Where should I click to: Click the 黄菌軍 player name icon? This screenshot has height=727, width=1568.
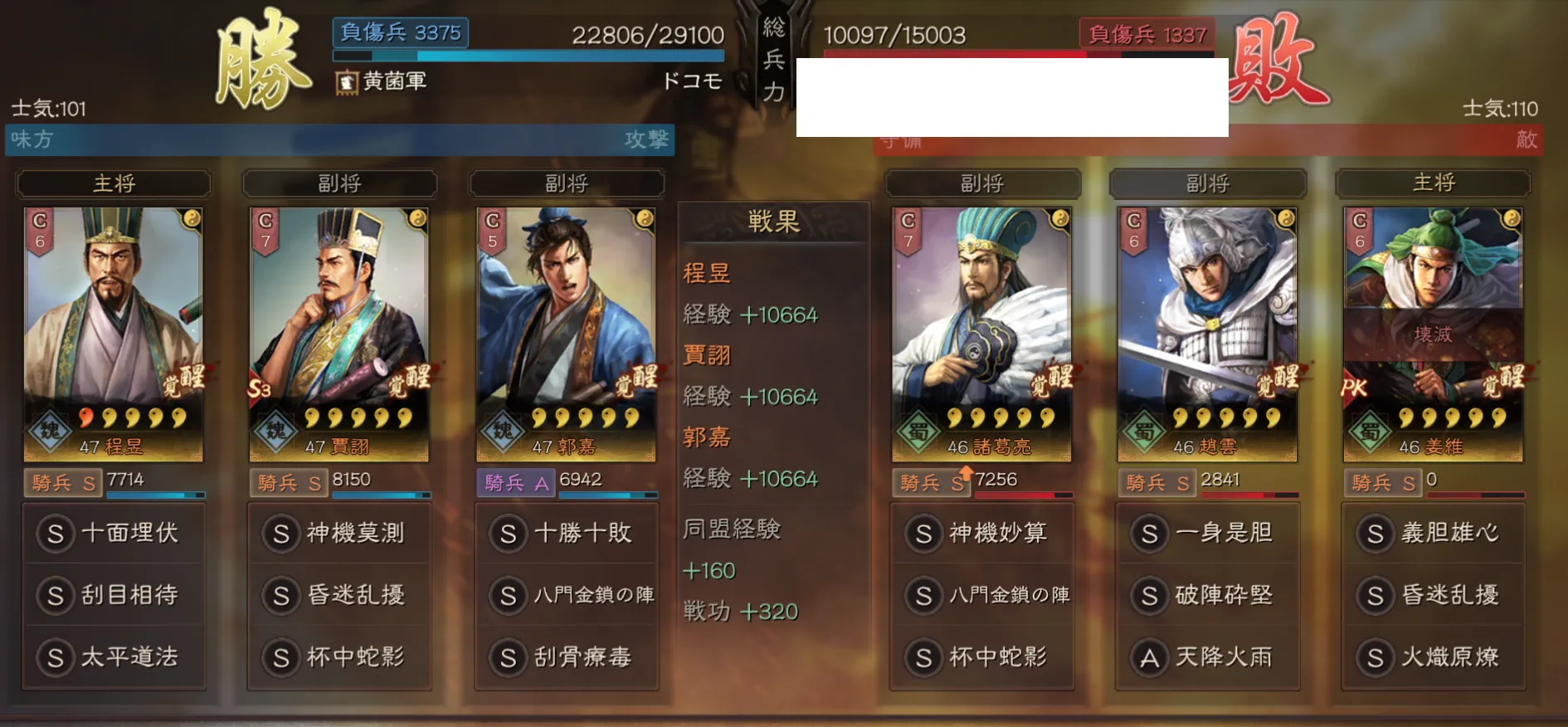(347, 82)
